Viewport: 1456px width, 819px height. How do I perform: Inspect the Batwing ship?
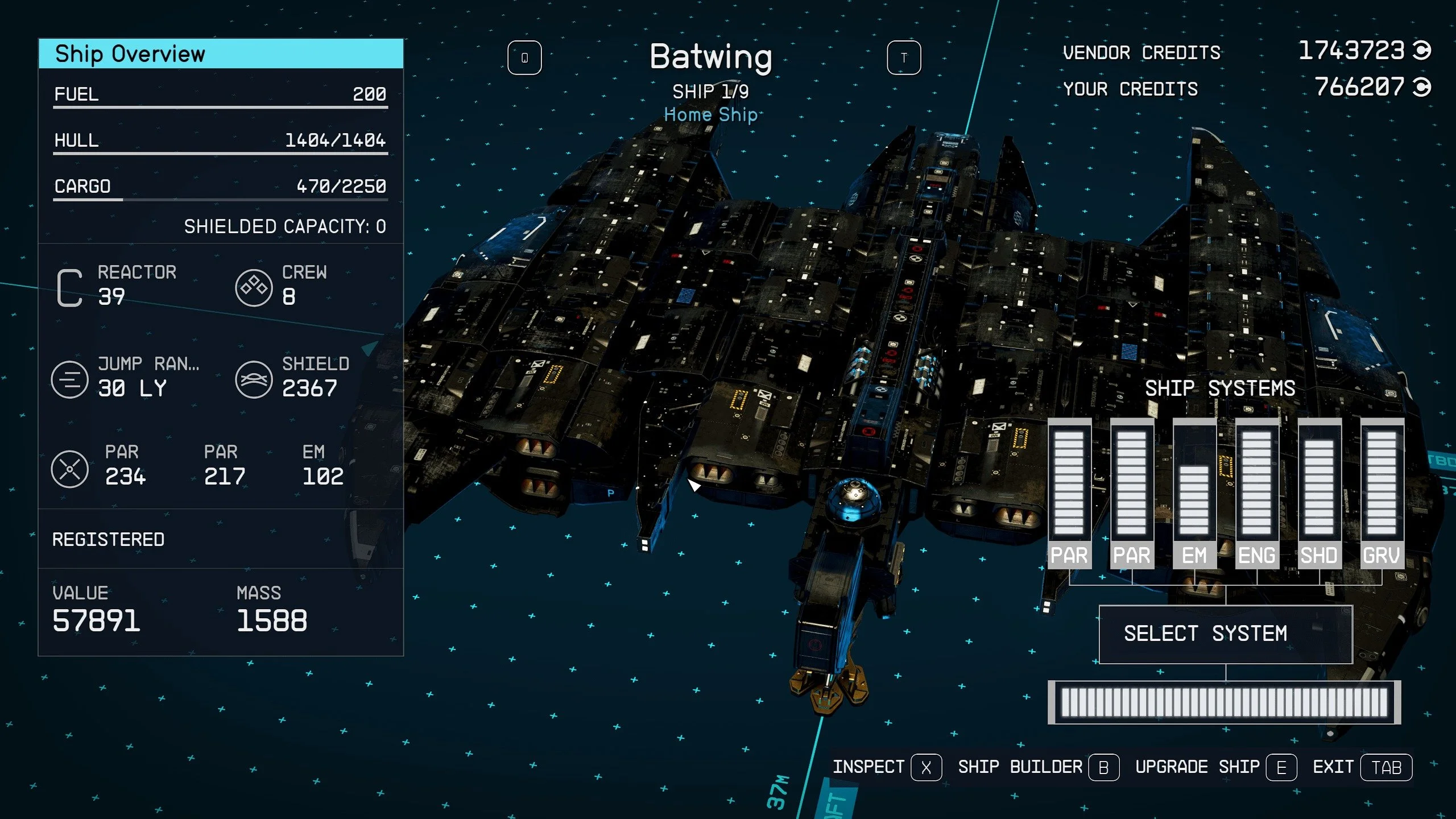[x=887, y=767]
